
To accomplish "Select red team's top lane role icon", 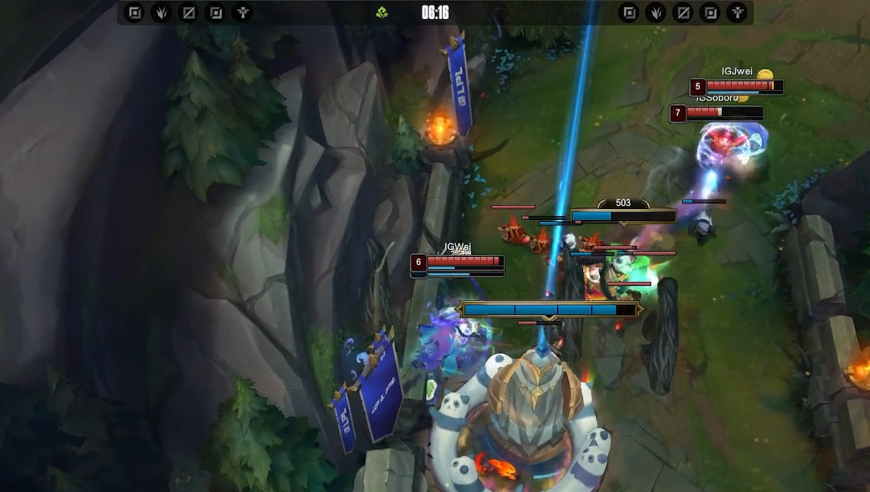I will click(629, 13).
